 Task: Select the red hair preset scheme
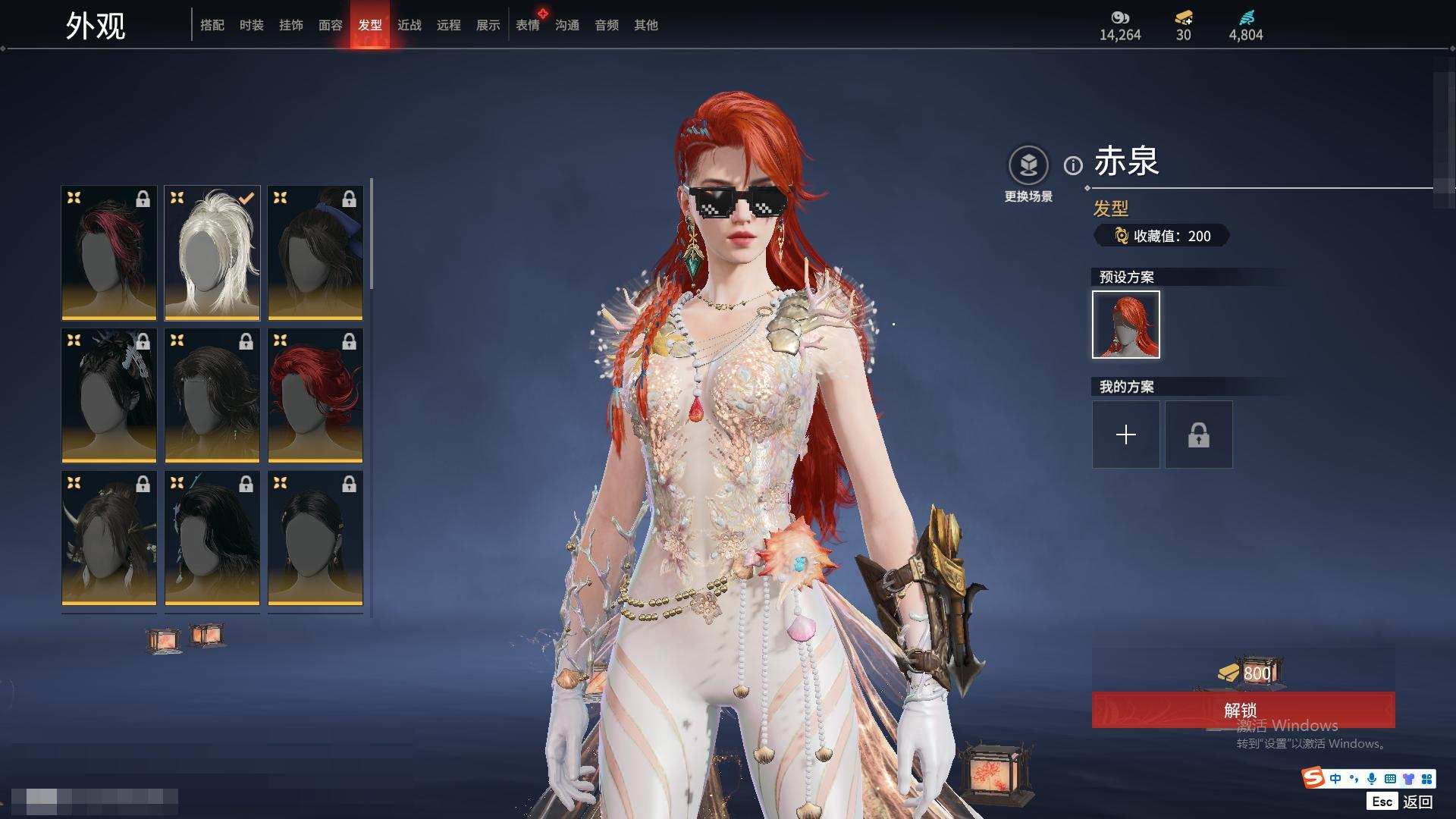[1126, 325]
